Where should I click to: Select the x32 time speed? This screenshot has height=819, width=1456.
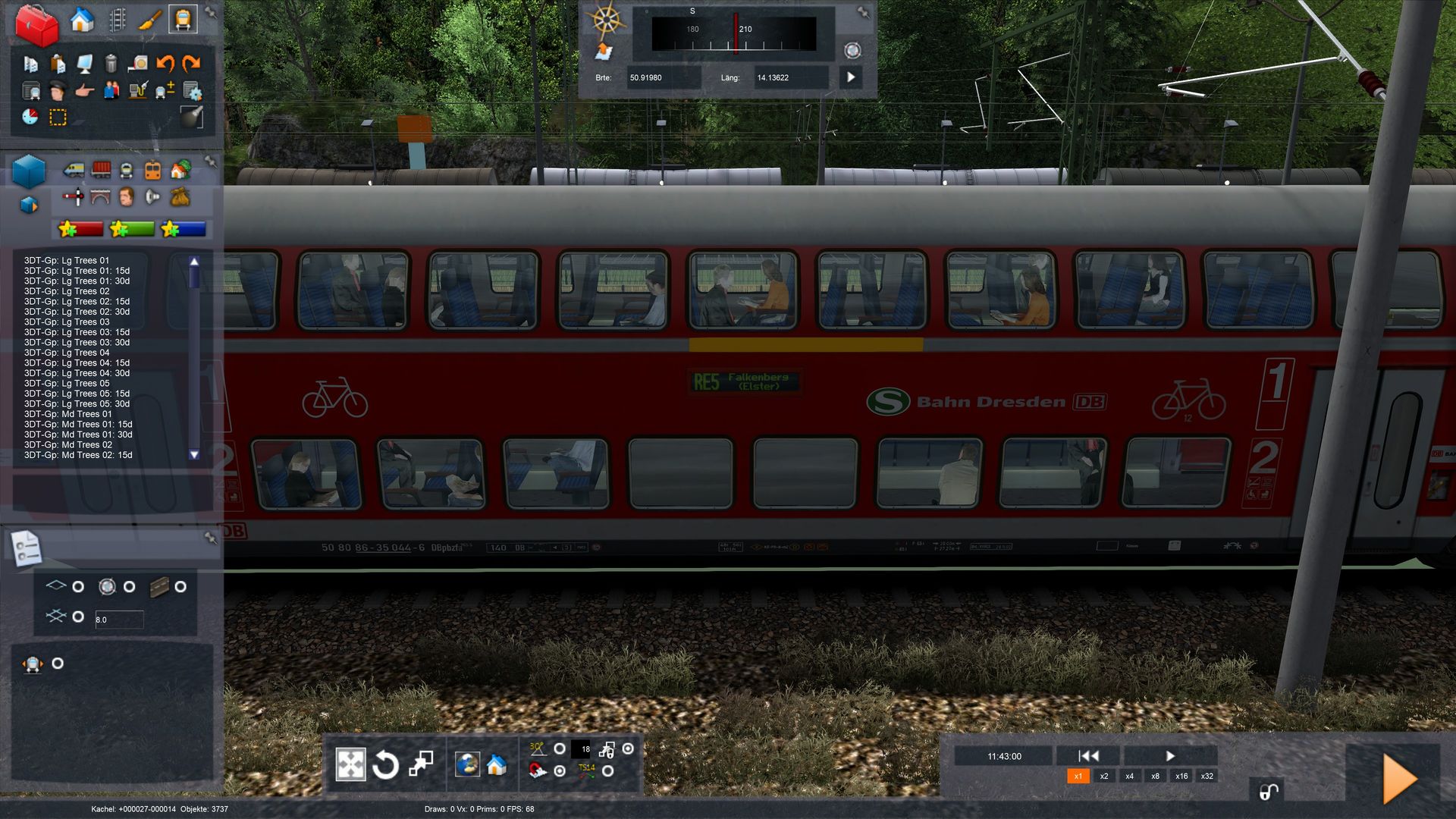pyautogui.click(x=1207, y=776)
